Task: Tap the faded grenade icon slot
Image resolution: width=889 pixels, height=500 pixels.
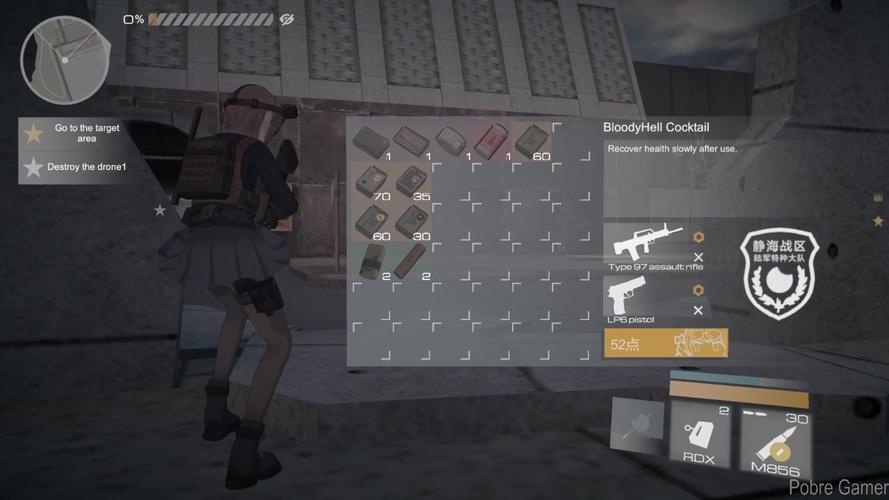Action: [x=637, y=423]
